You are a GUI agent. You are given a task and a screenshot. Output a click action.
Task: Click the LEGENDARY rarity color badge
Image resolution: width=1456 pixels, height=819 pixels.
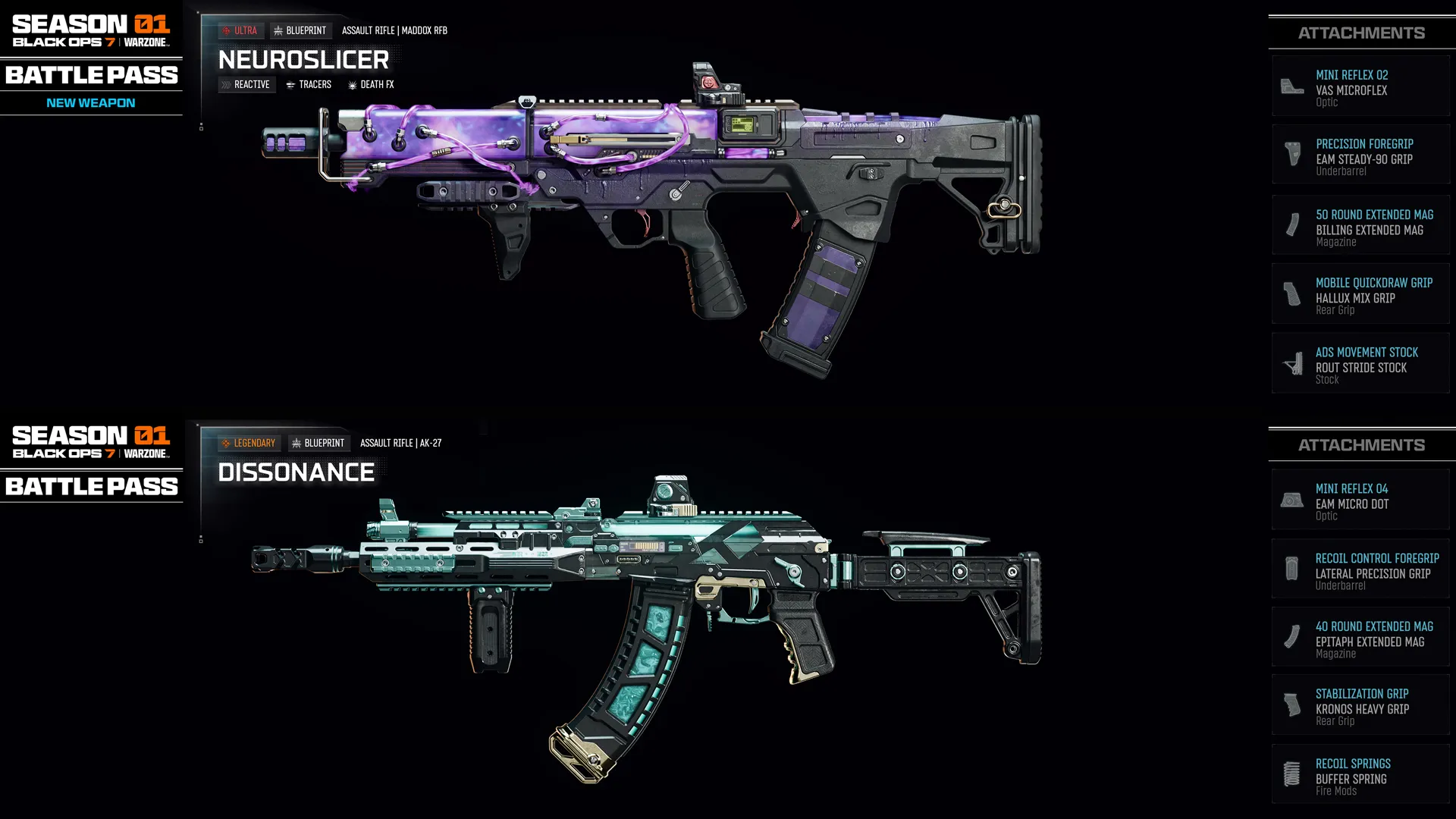(x=249, y=443)
